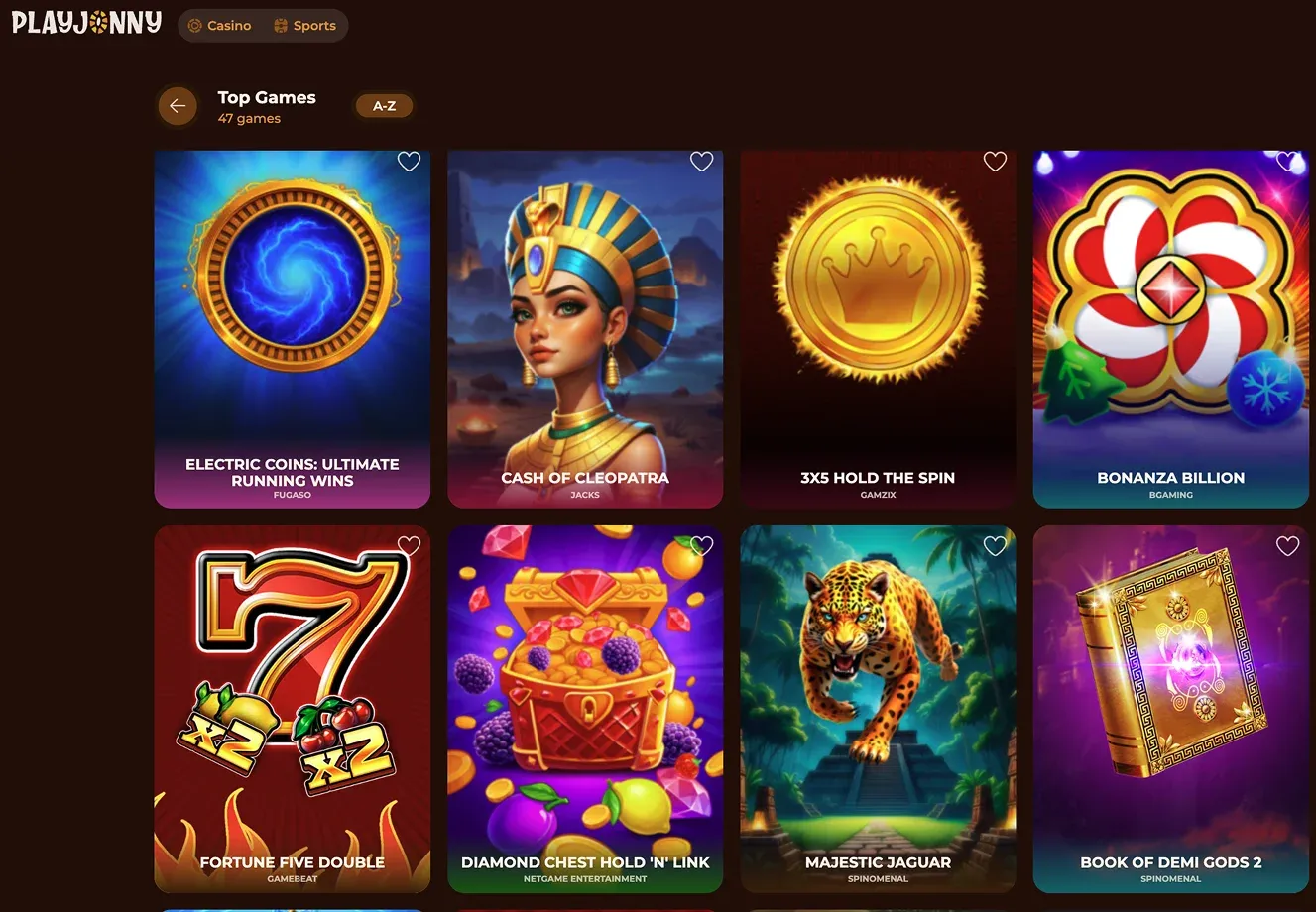Image resolution: width=1316 pixels, height=912 pixels.
Task: Add Cash of Cleopatra to favorites
Action: [x=701, y=161]
